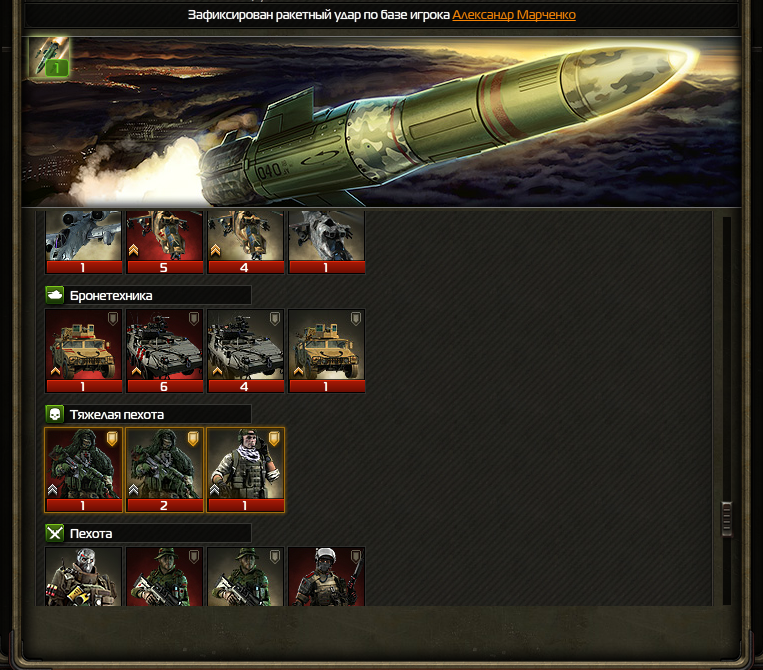Select the helicopter tile showing count 4
This screenshot has height=670, width=763.
pyautogui.click(x=245, y=240)
